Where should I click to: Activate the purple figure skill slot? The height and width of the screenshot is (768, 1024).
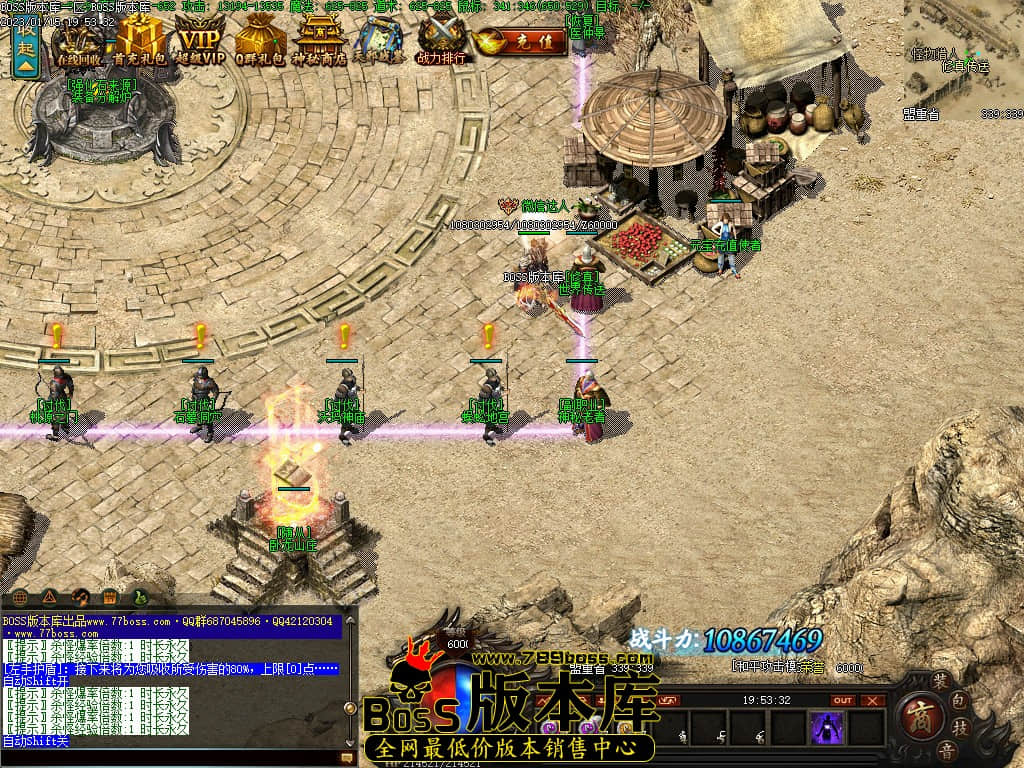(827, 727)
